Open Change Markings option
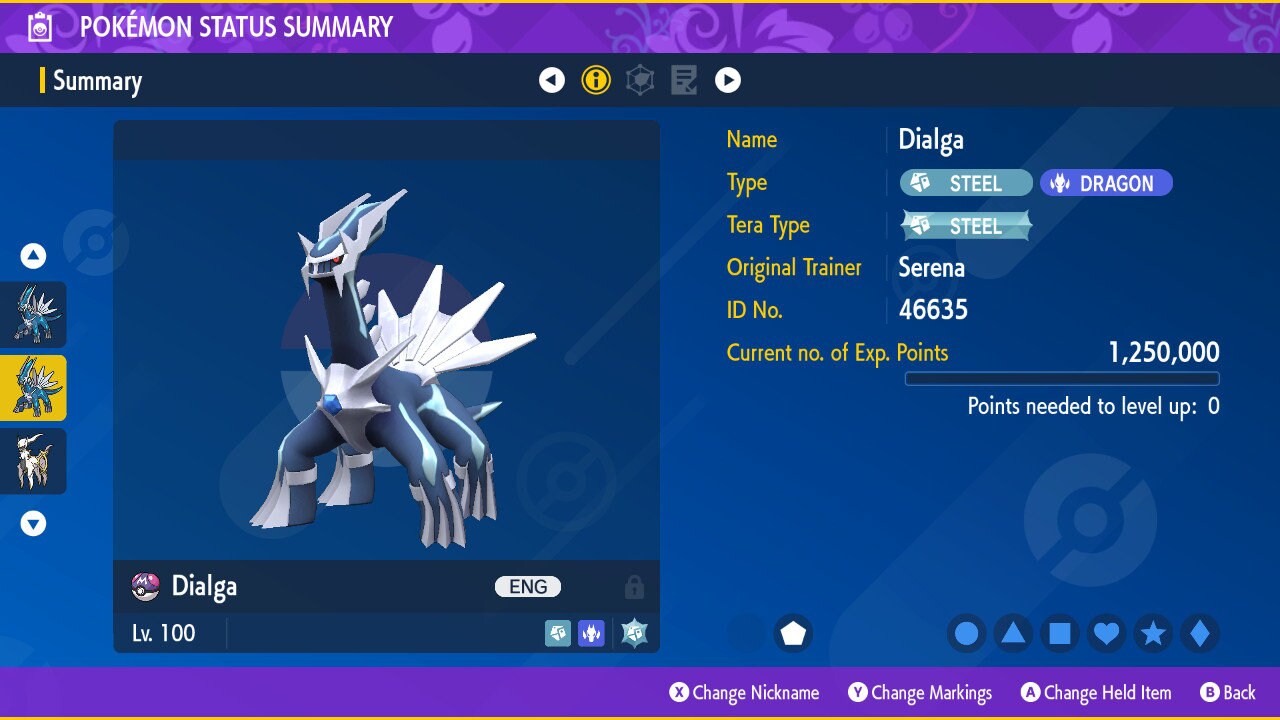This screenshot has height=720, width=1280. pos(920,693)
